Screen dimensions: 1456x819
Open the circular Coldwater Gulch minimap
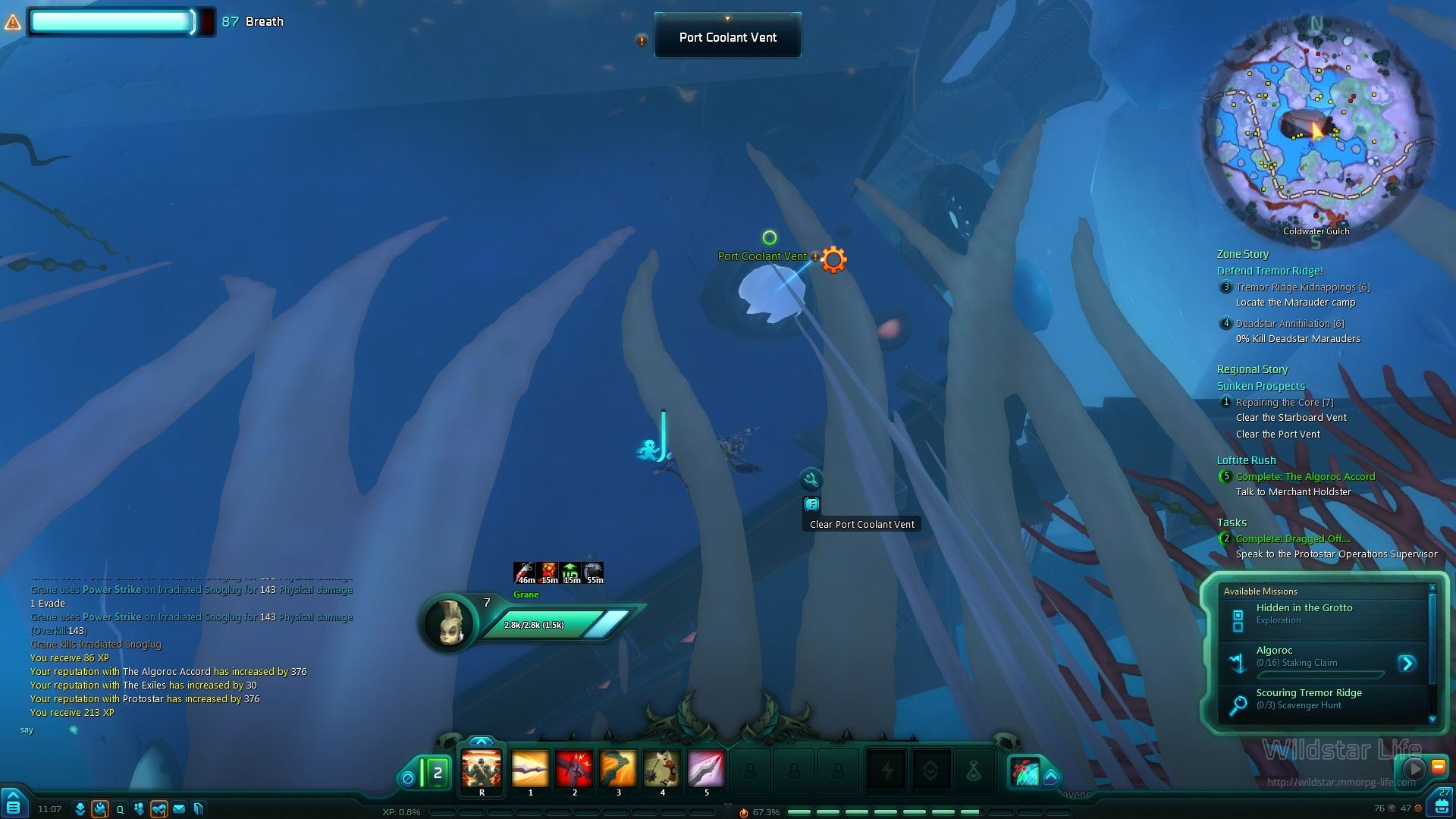pos(1316,129)
